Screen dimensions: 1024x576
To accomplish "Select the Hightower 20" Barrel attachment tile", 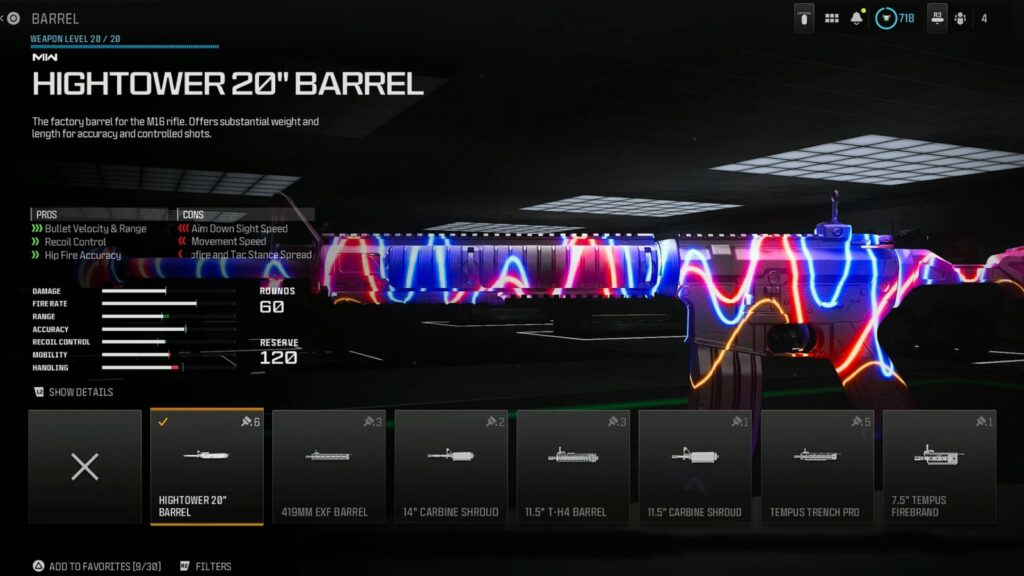I will coord(207,466).
